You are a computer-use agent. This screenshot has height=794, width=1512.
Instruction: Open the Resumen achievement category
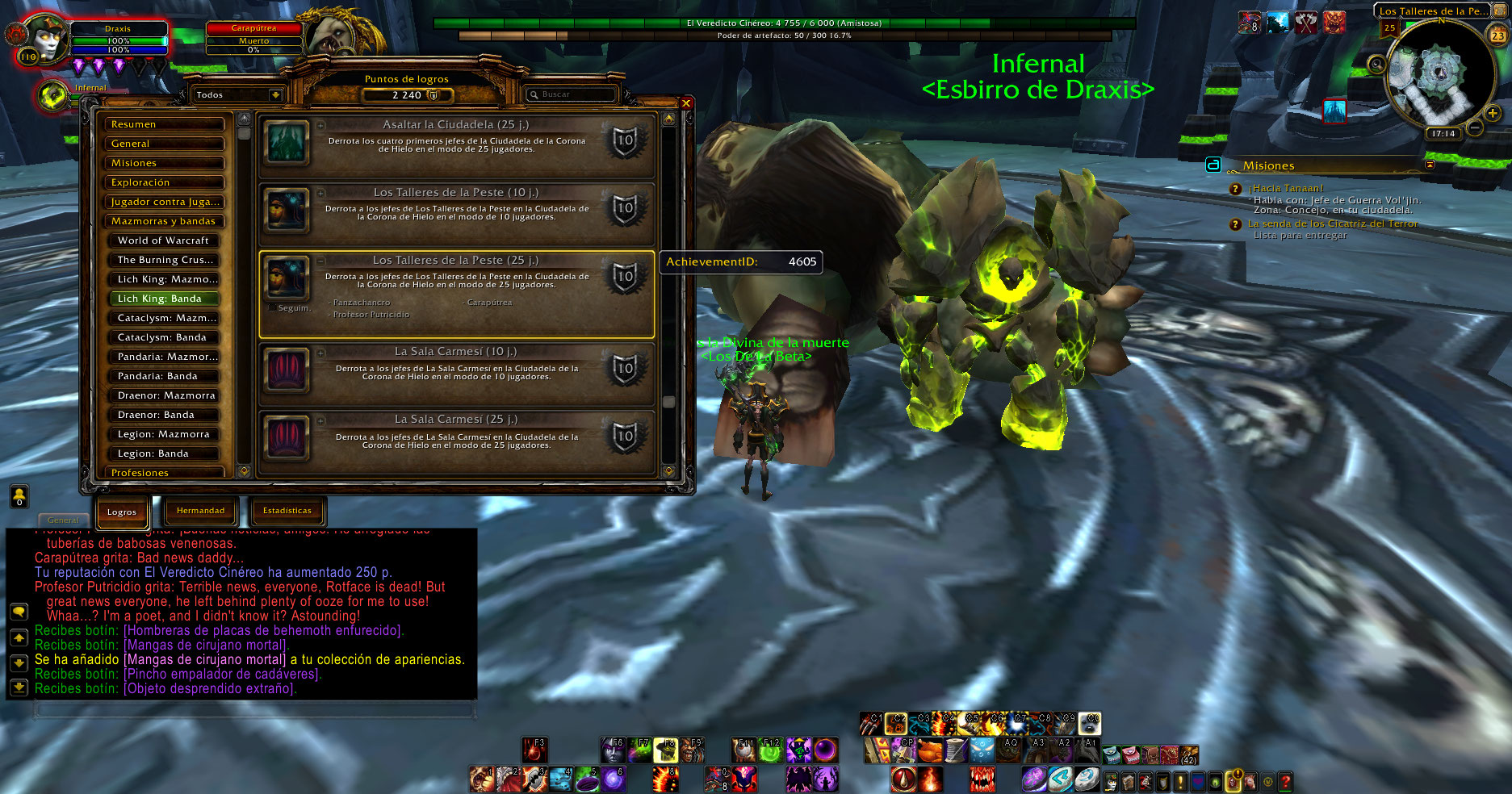tap(164, 124)
